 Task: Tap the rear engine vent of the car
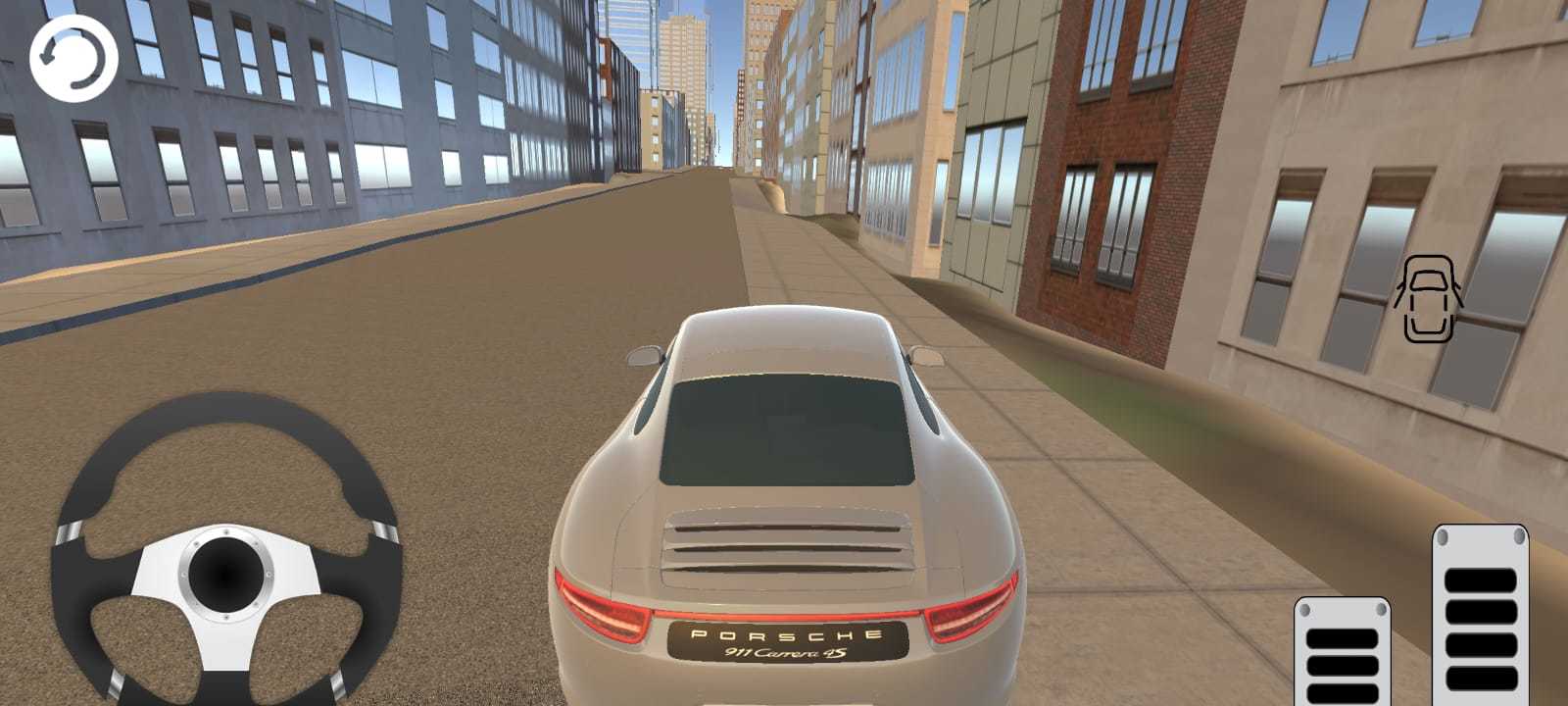(x=784, y=544)
